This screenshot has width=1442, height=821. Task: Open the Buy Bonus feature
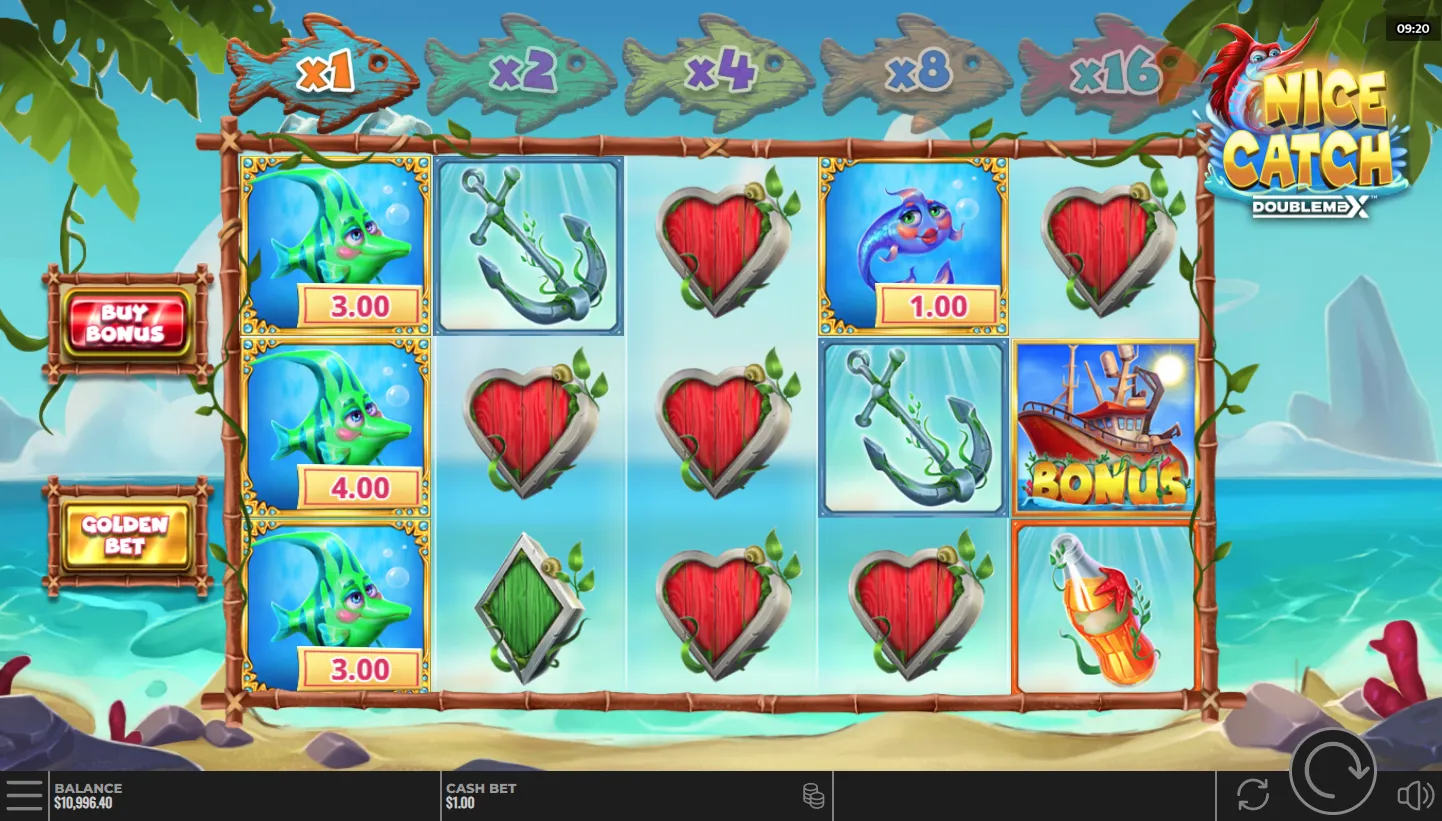point(126,322)
